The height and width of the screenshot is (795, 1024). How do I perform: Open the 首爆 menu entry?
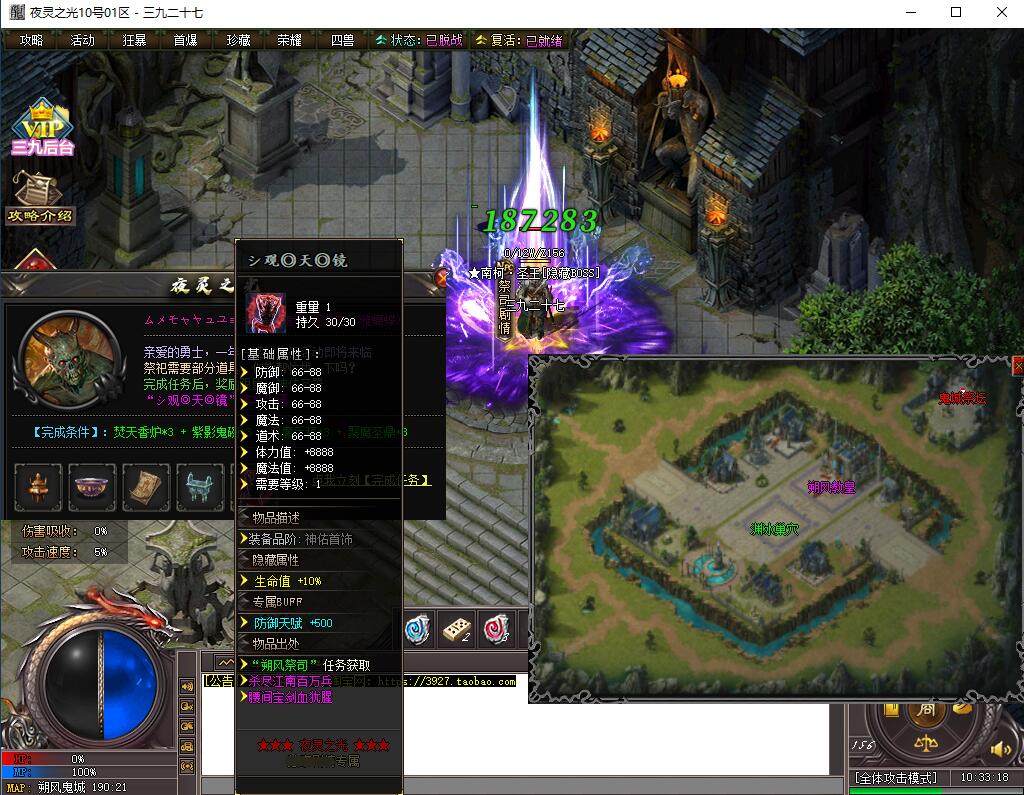tap(186, 40)
